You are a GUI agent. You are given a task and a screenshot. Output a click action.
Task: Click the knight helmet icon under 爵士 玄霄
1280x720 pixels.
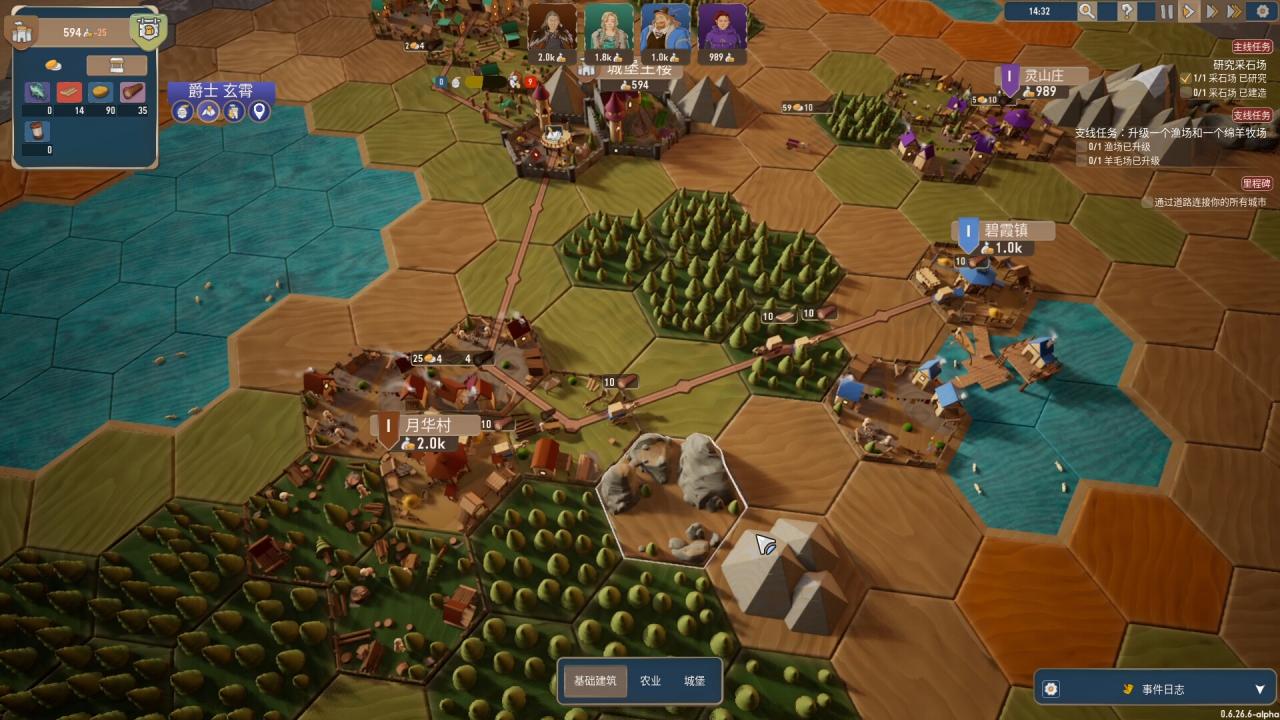(182, 111)
